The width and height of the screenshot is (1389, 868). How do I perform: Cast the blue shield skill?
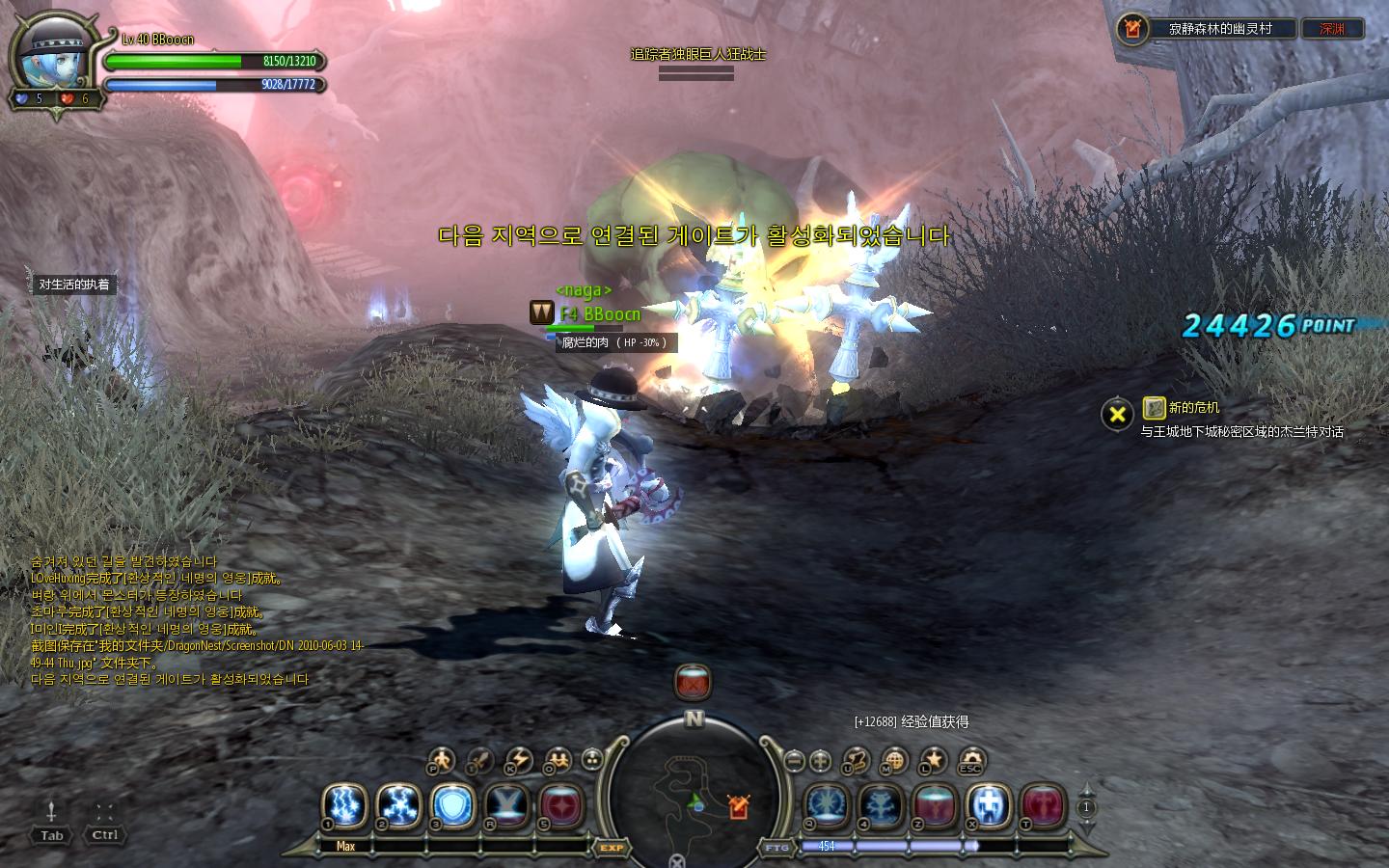point(451,804)
